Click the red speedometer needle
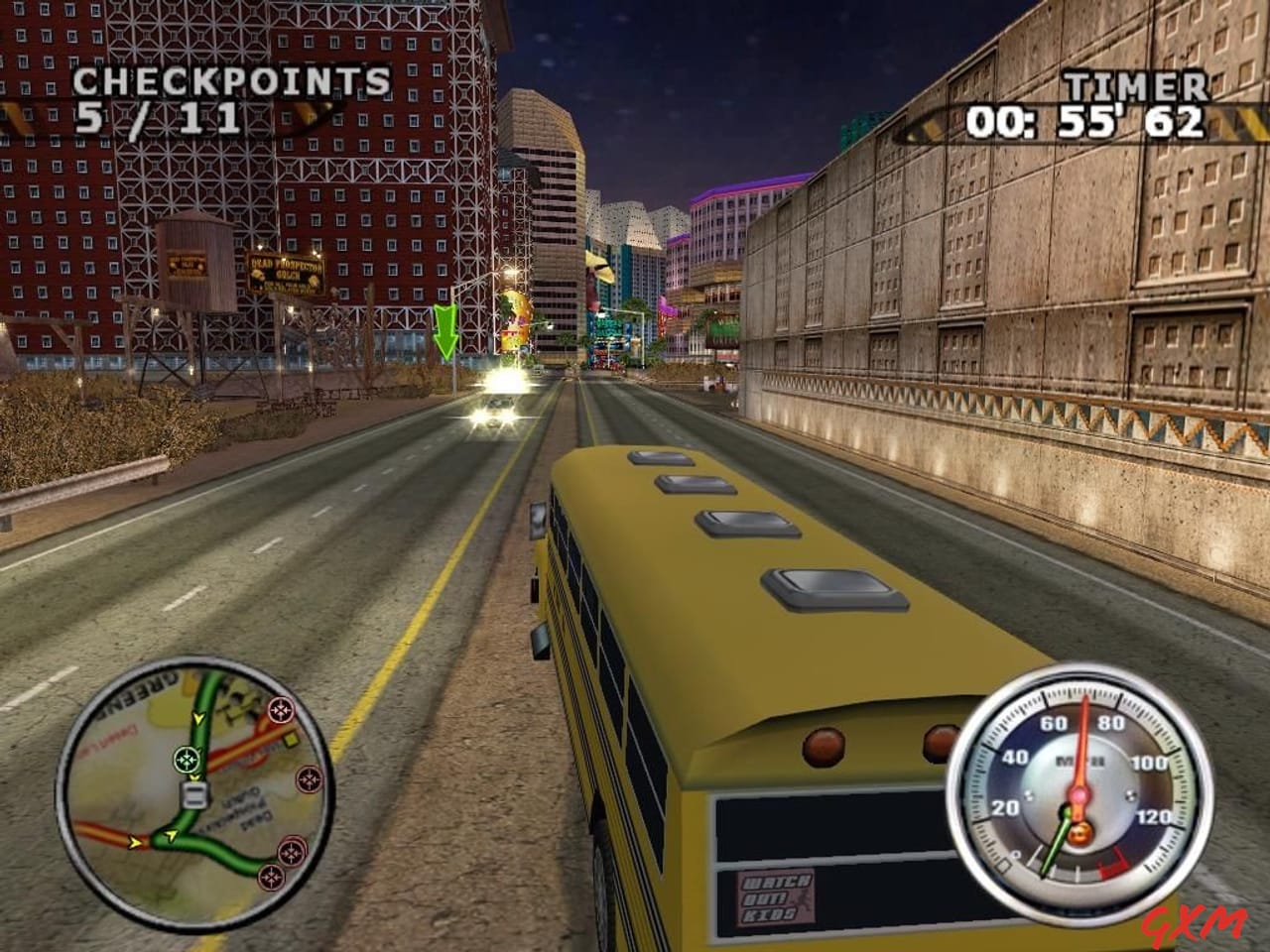The width and height of the screenshot is (1270, 952). [1084, 743]
